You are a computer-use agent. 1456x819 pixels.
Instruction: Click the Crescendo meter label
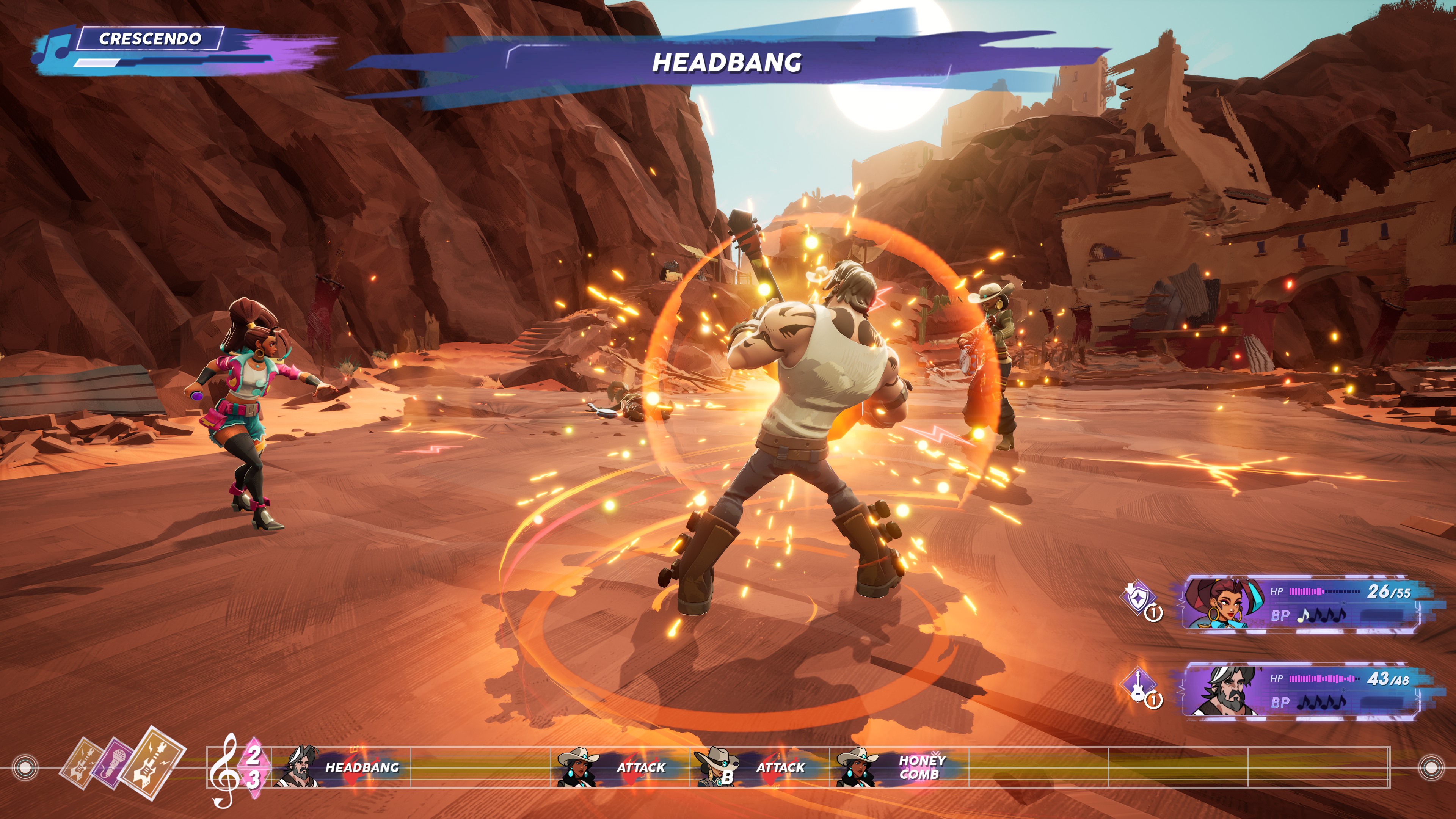pos(150,38)
